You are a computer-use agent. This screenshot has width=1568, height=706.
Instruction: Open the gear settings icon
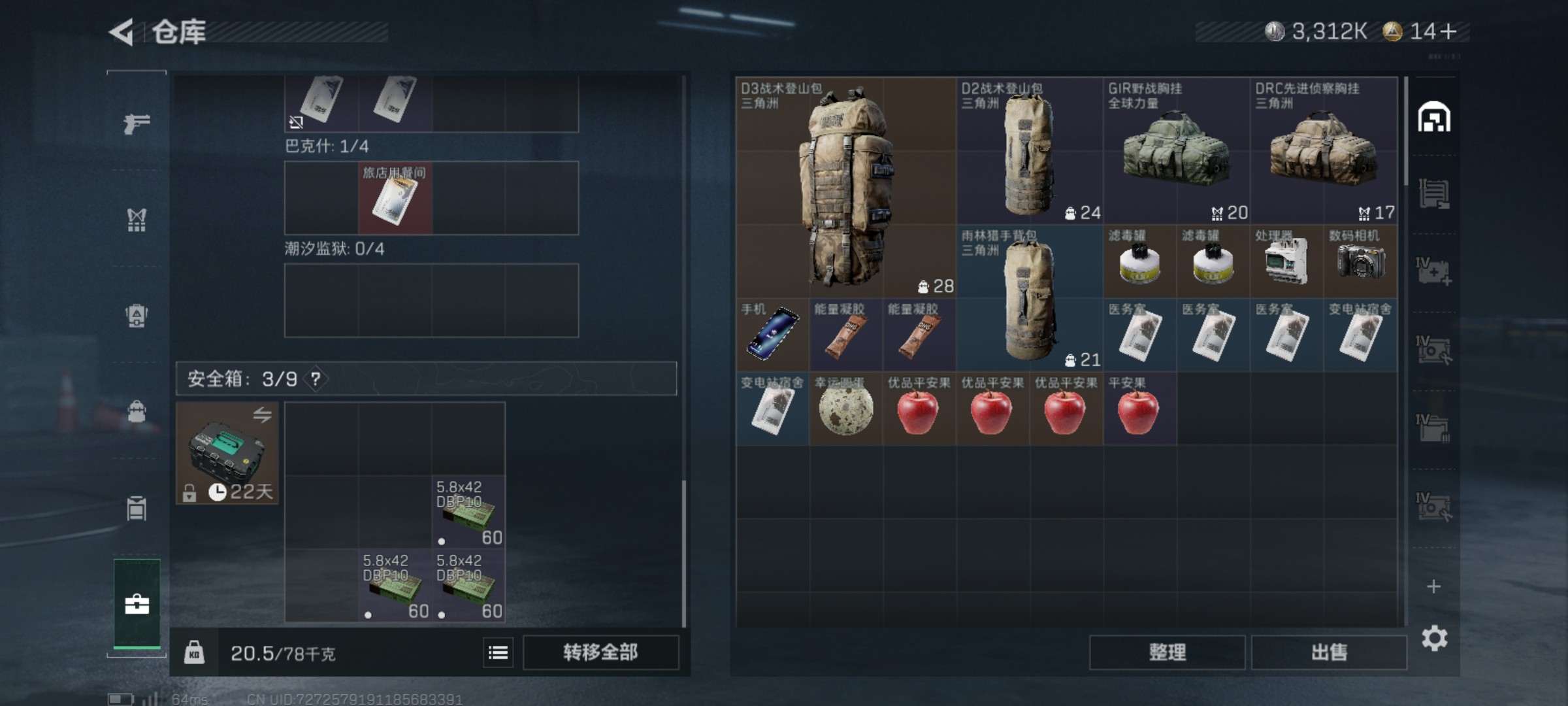click(x=1434, y=639)
